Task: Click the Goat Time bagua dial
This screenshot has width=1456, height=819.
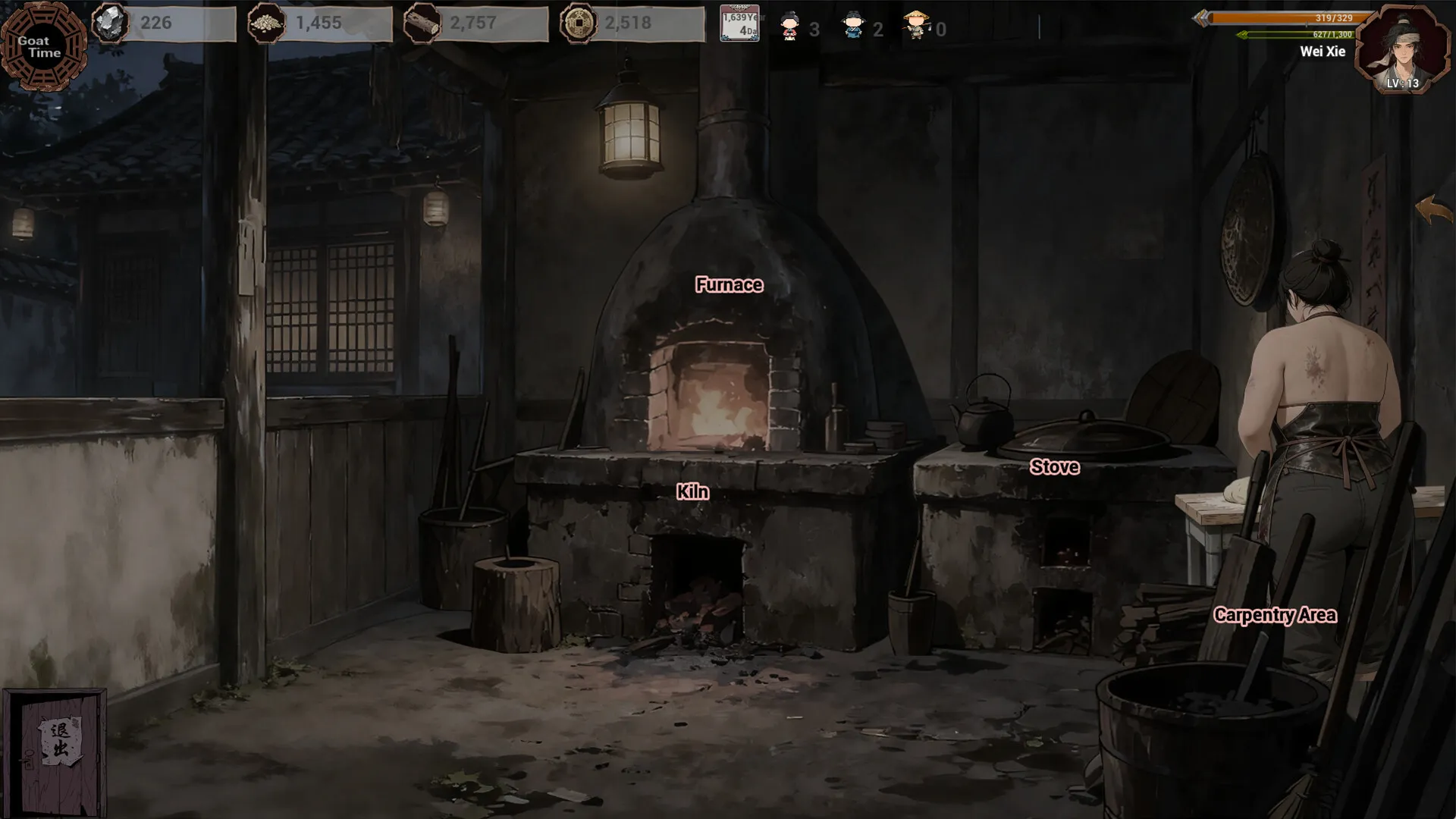Action: (42, 47)
